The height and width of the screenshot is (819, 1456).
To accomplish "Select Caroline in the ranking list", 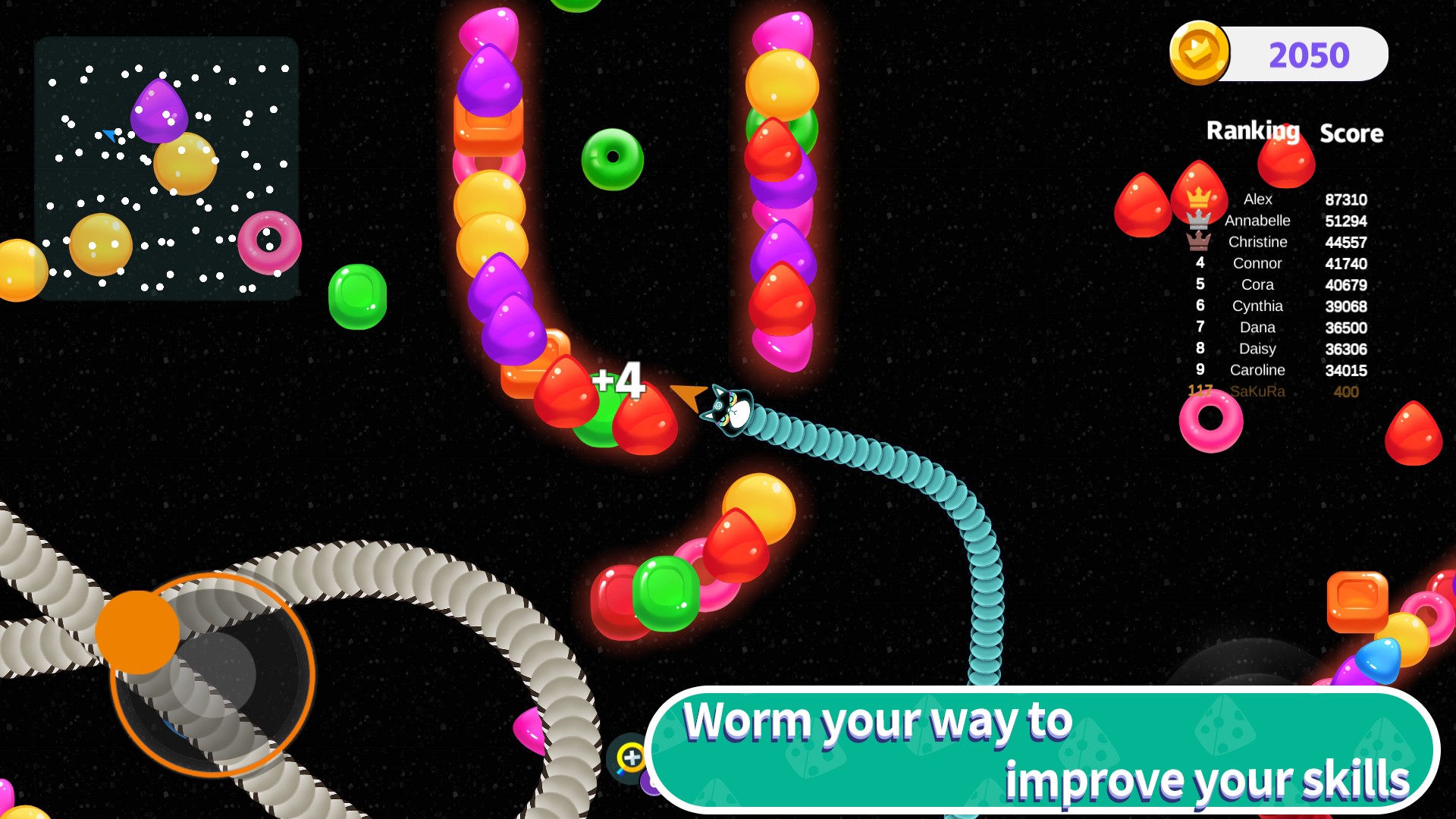I will pyautogui.click(x=1276, y=370).
